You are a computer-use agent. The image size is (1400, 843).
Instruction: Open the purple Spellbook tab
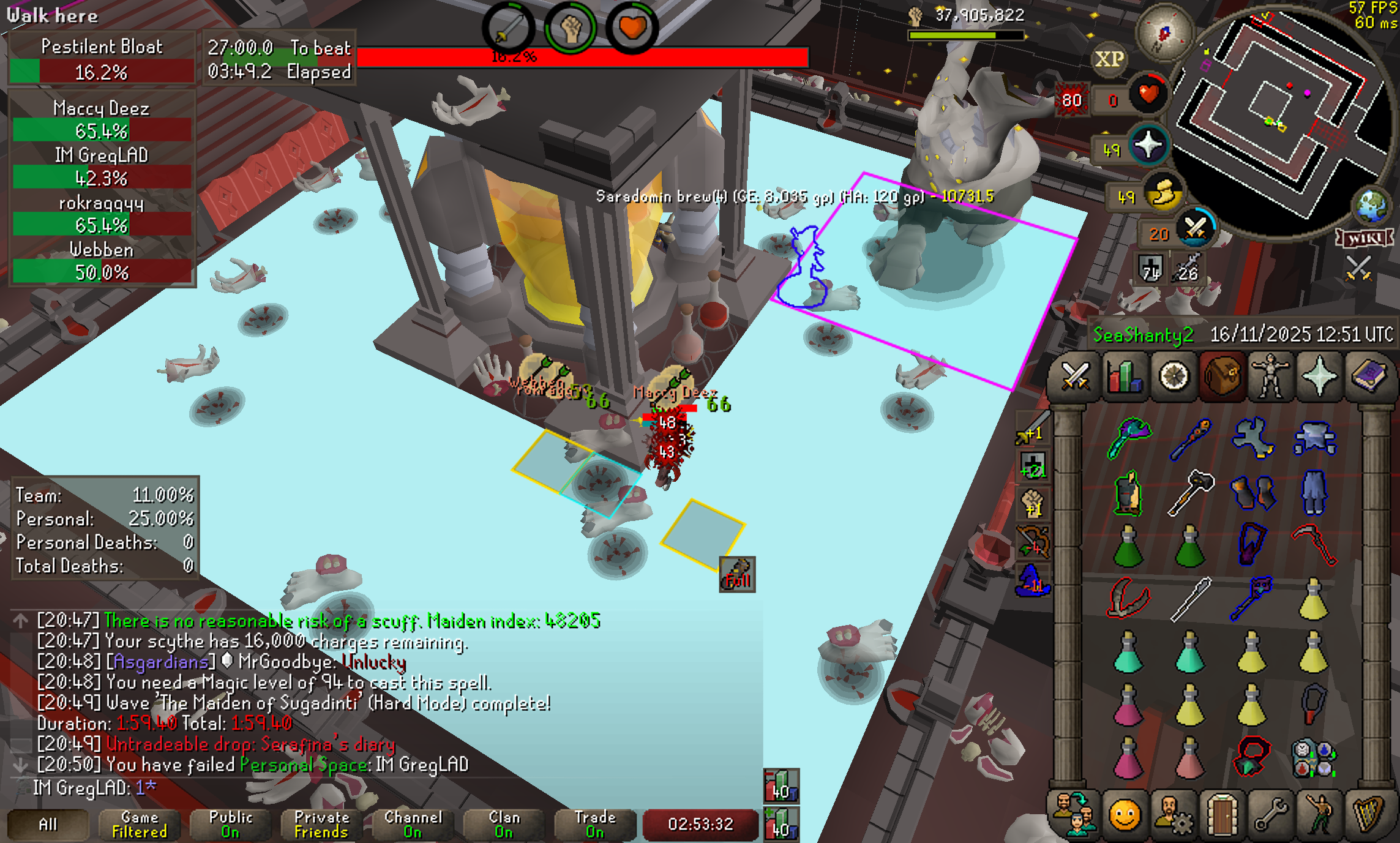coord(1369,376)
